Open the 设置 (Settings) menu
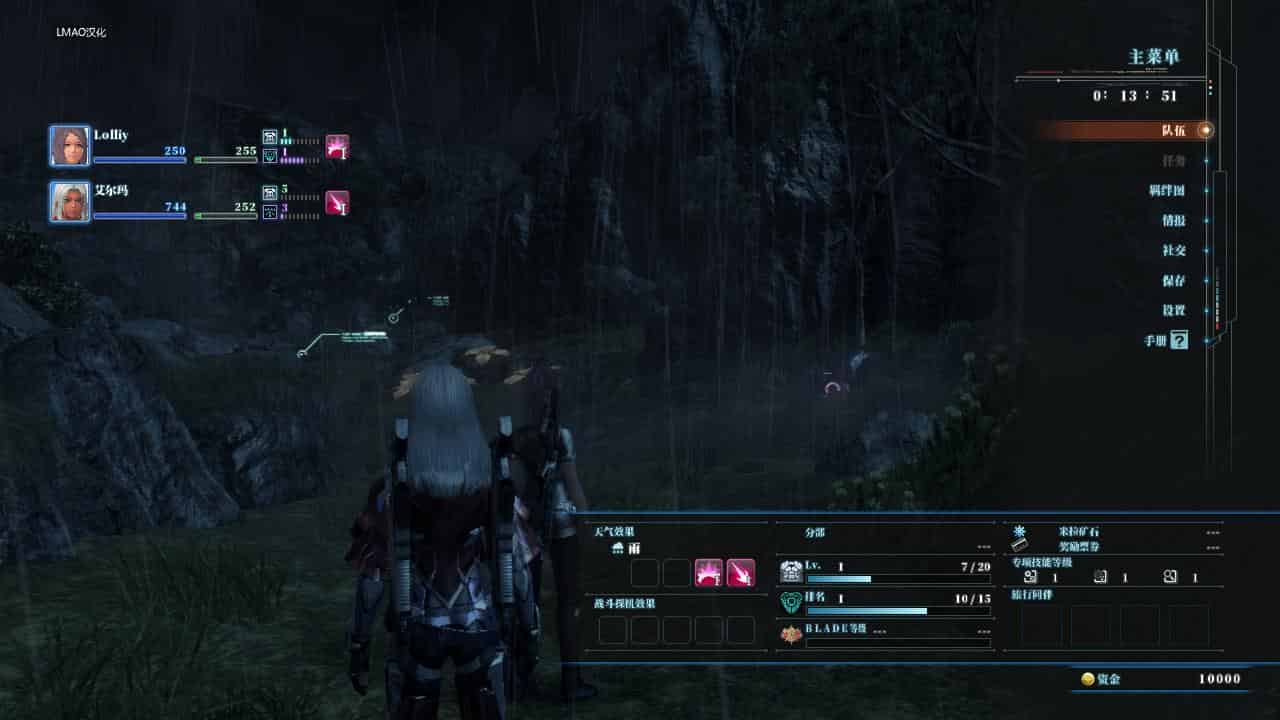Image resolution: width=1280 pixels, height=720 pixels. coord(1173,311)
